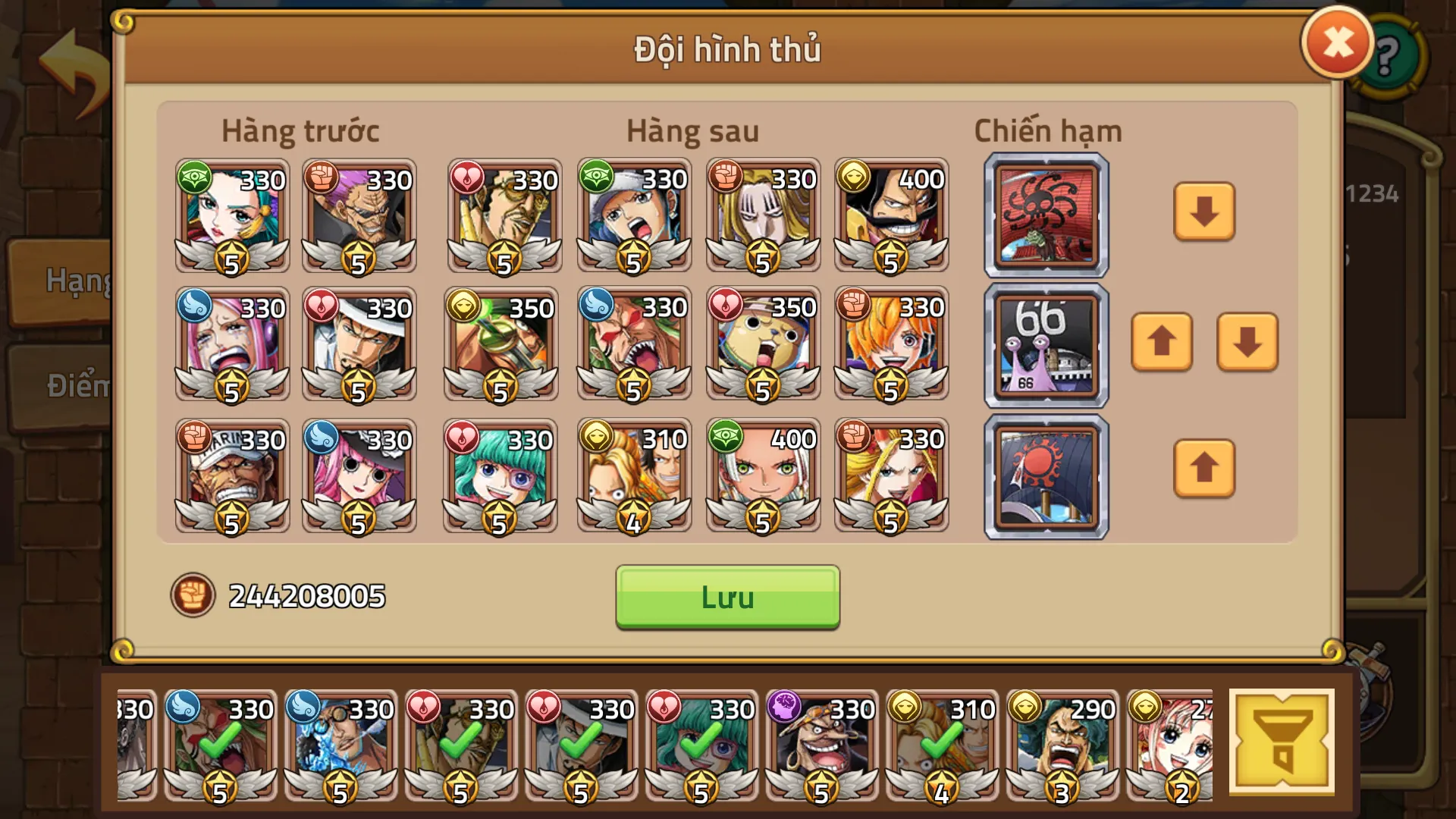Tap the yellow filter icon in the roster bar

(x=1283, y=739)
